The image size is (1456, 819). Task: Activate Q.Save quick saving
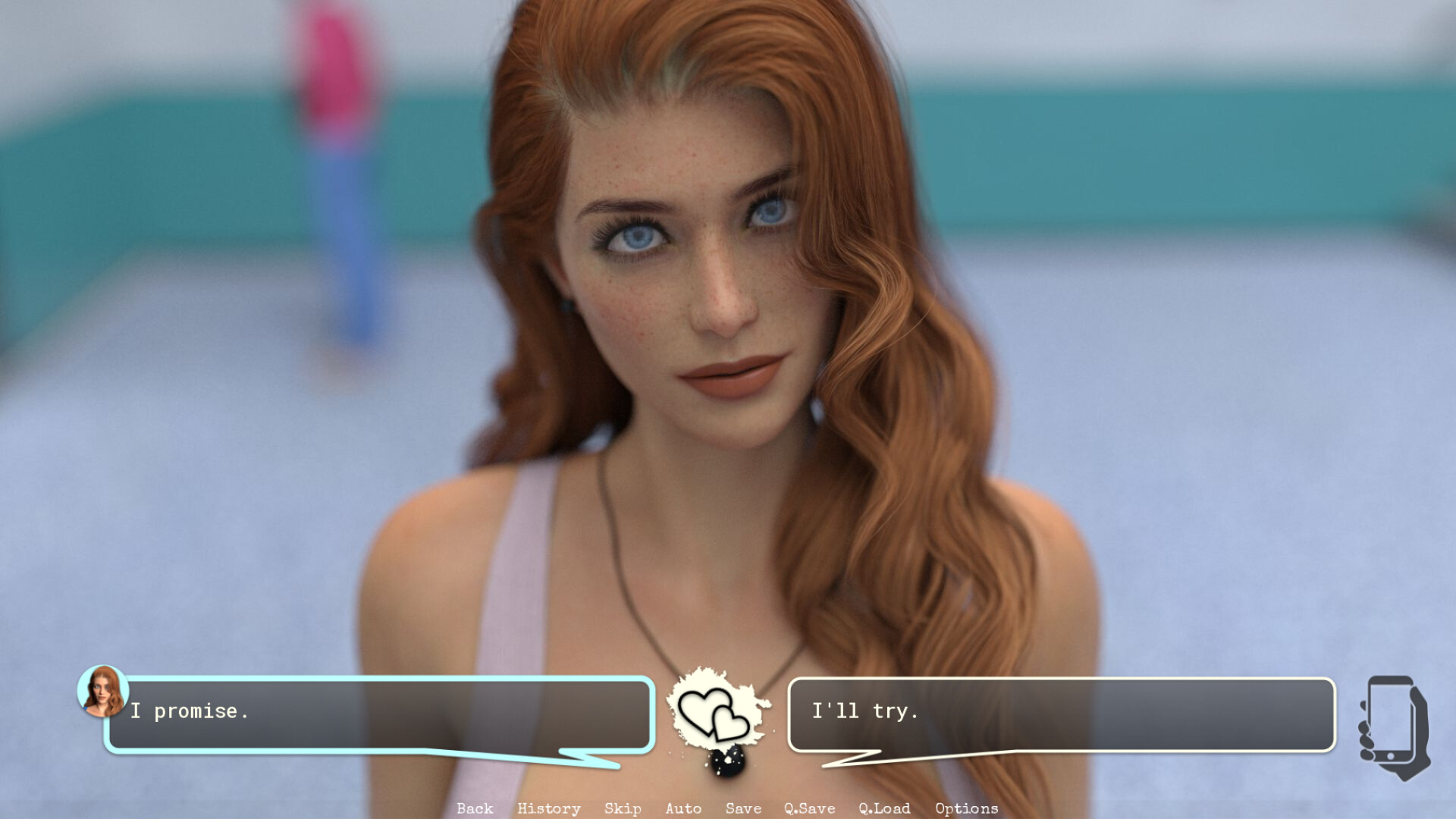(x=810, y=808)
